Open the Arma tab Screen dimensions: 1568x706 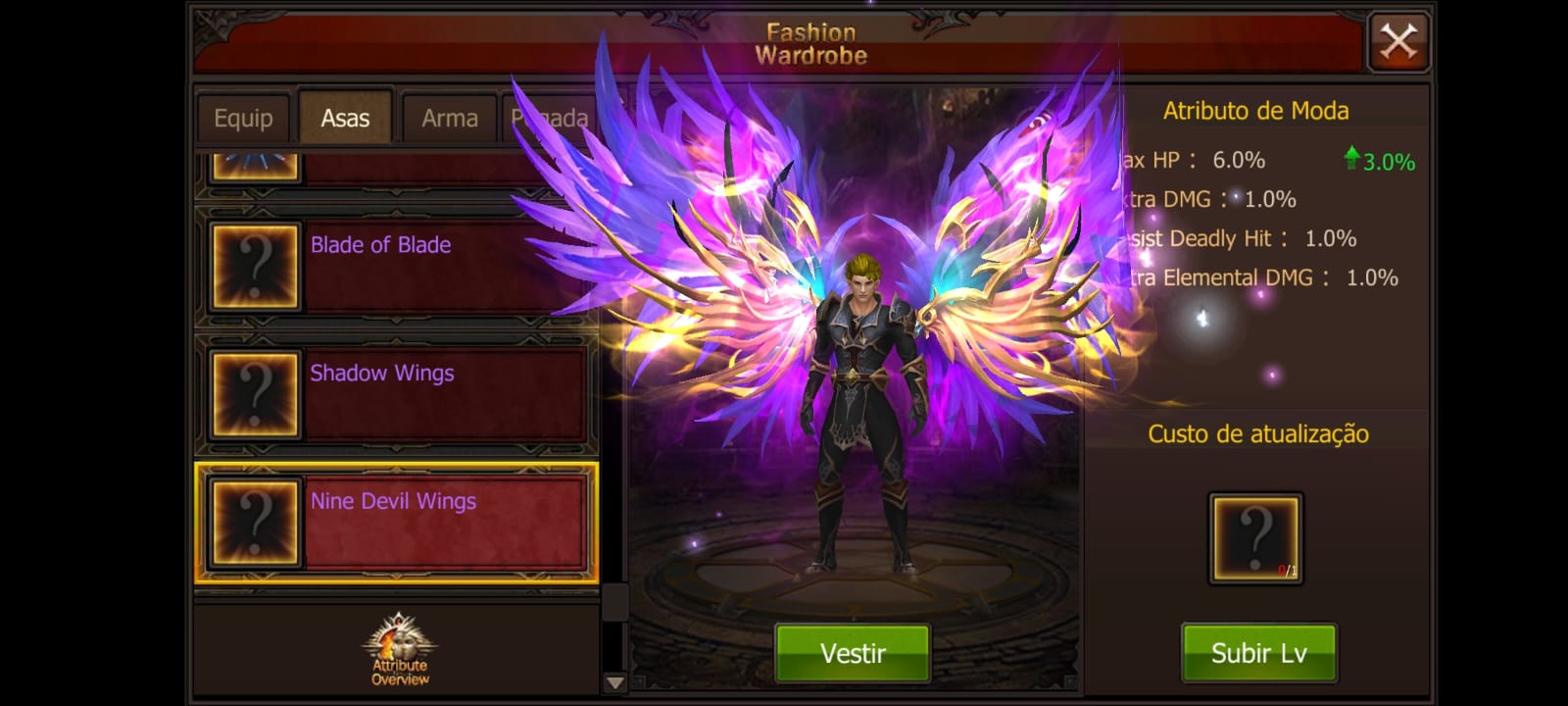click(449, 117)
